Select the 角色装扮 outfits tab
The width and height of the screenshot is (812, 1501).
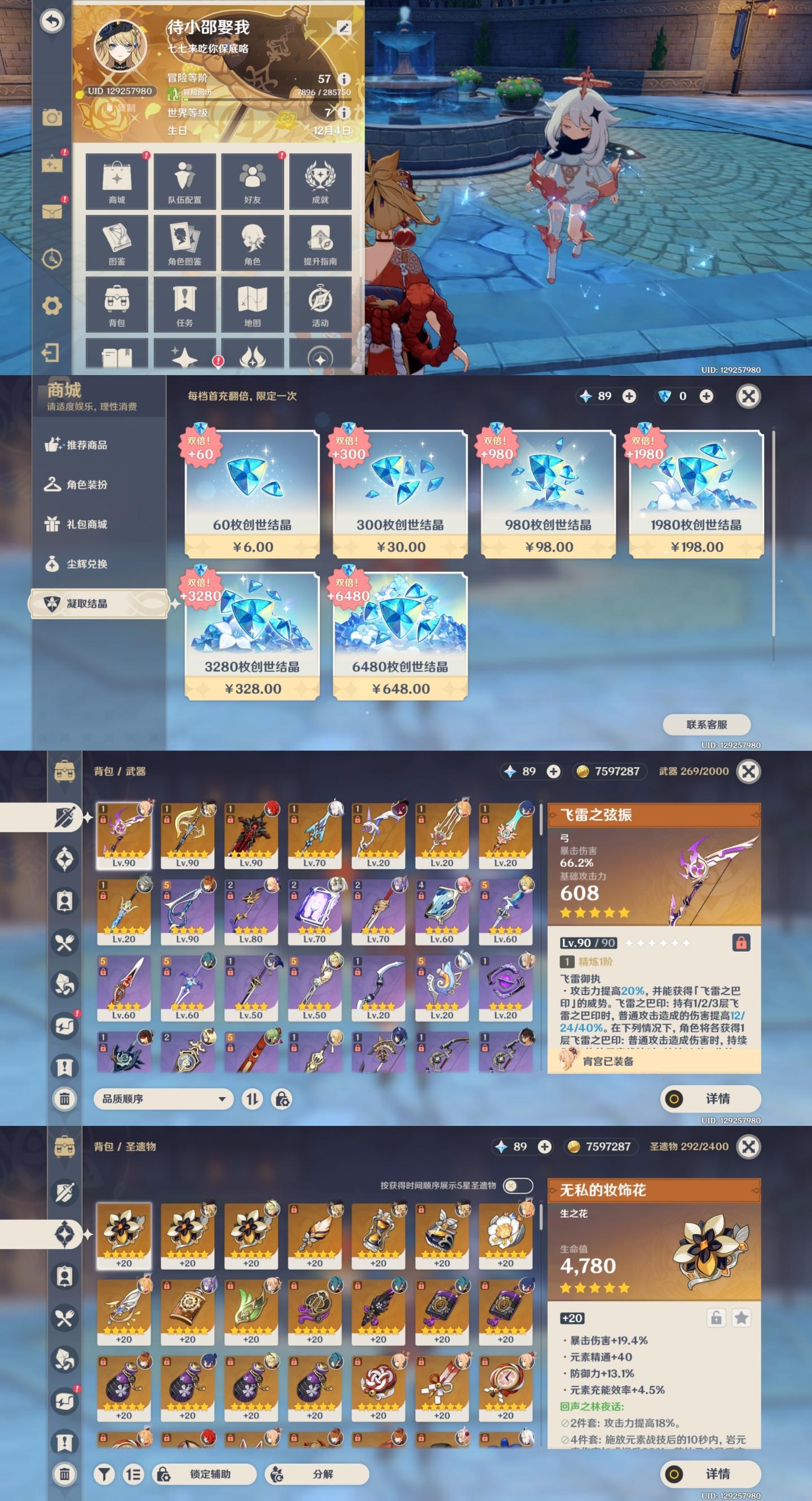(86, 485)
